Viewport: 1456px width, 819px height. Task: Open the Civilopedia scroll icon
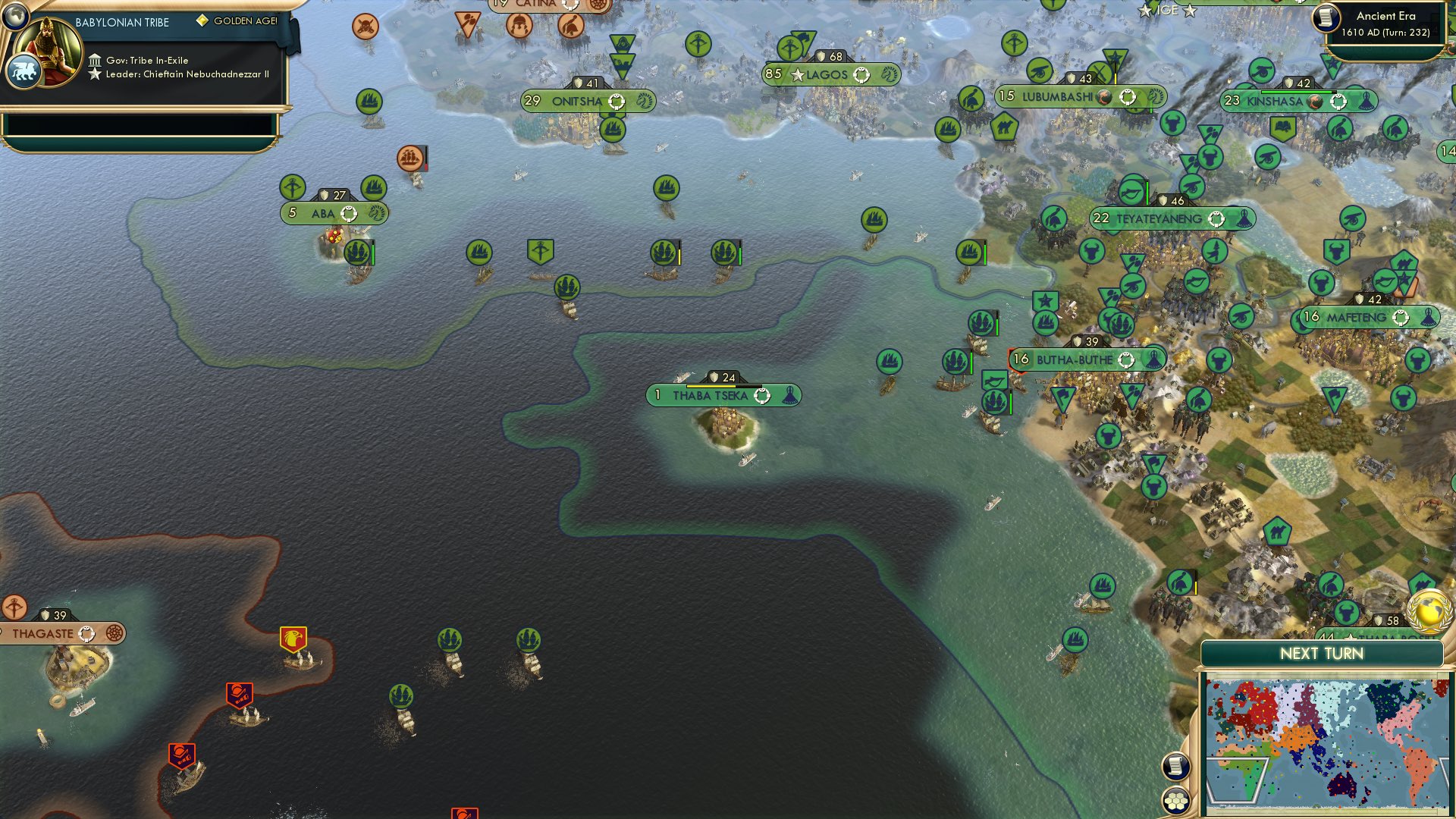(x=1176, y=767)
